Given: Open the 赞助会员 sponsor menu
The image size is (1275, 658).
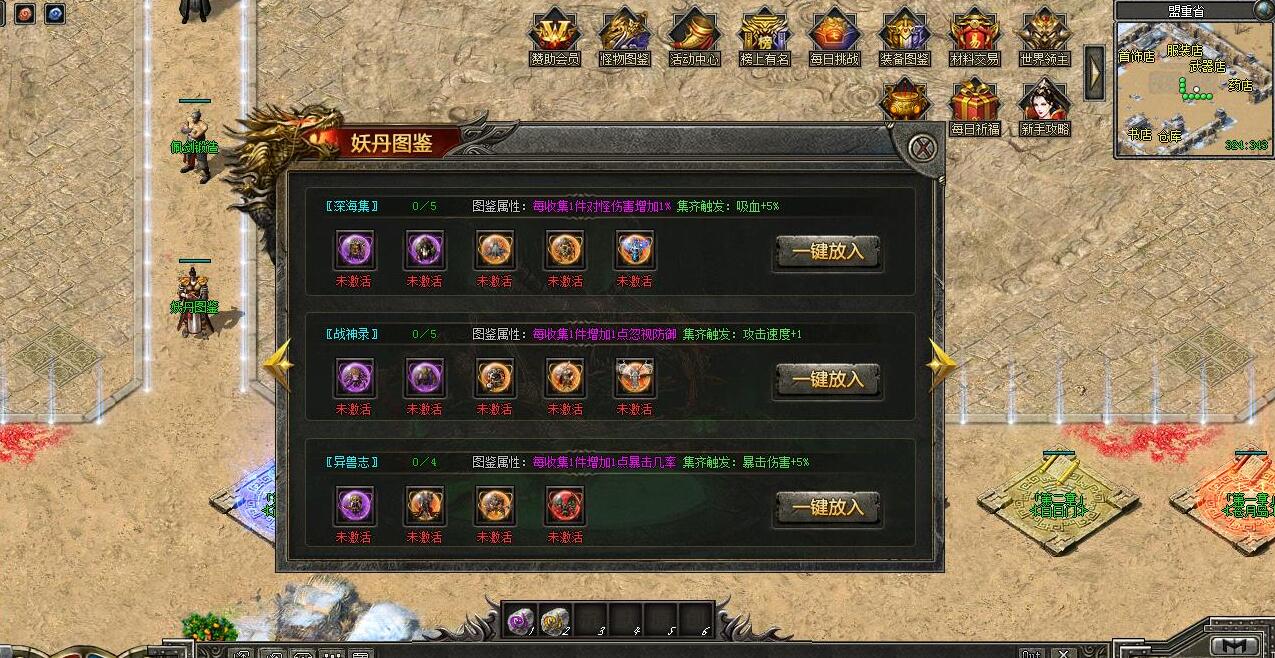Looking at the screenshot, I should click(555, 36).
